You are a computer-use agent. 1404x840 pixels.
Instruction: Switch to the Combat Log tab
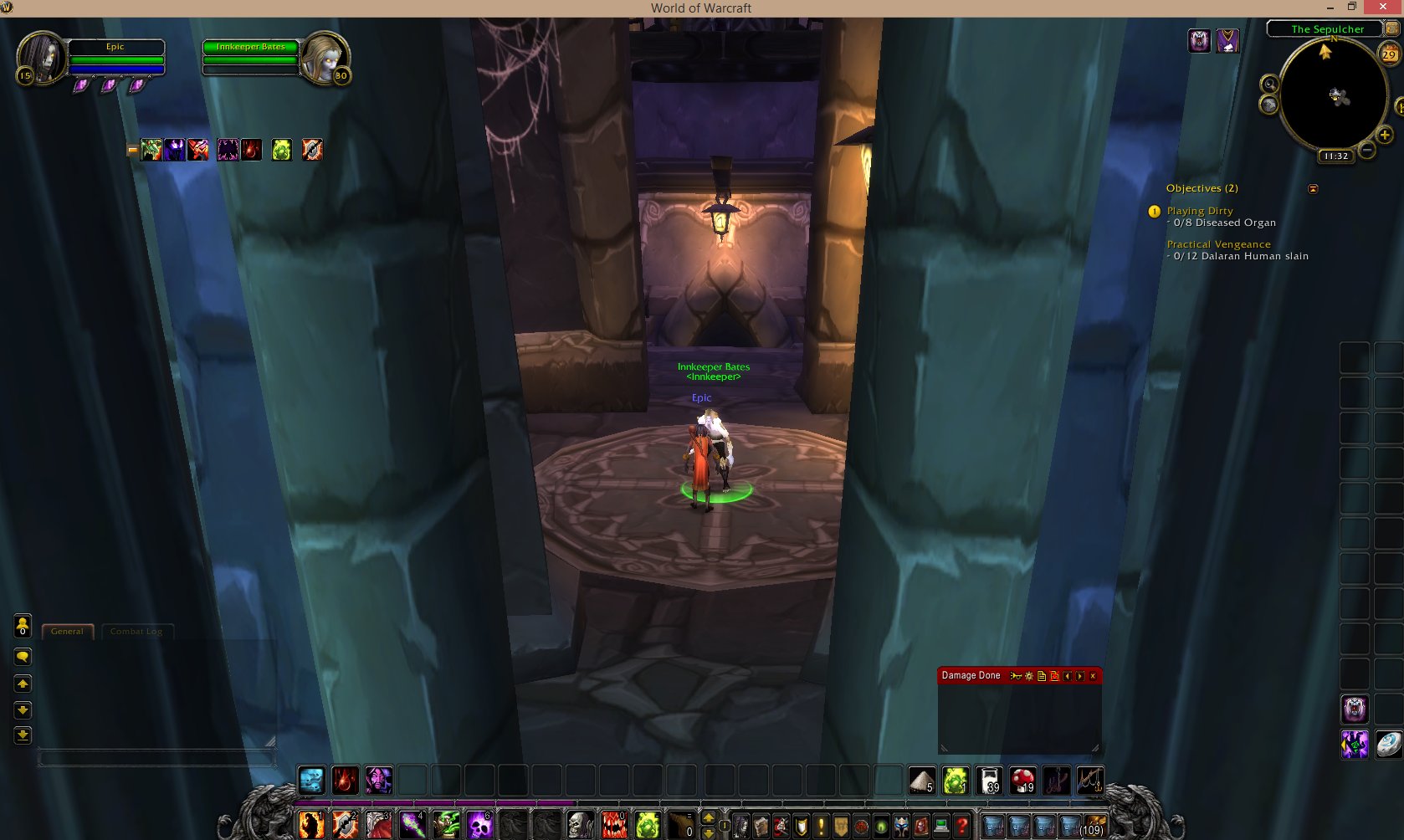coord(136,631)
